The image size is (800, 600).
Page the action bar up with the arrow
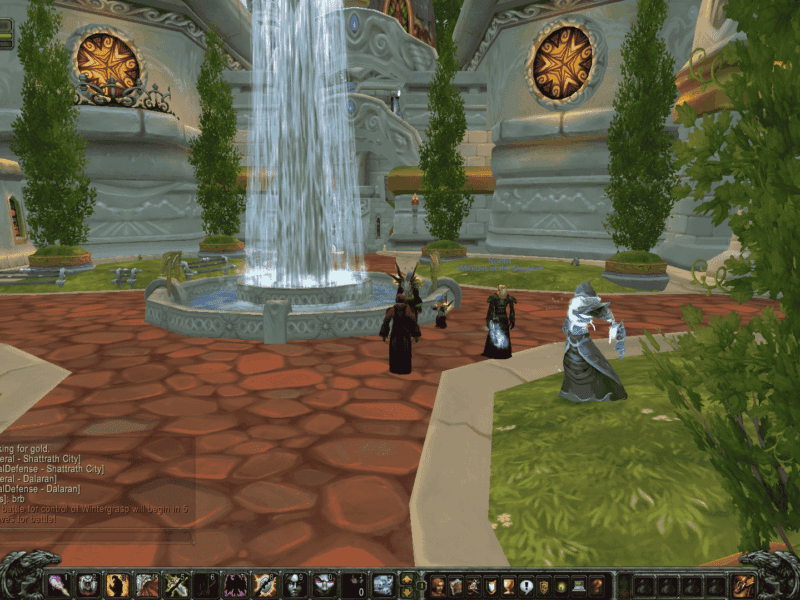pyautogui.click(x=407, y=578)
